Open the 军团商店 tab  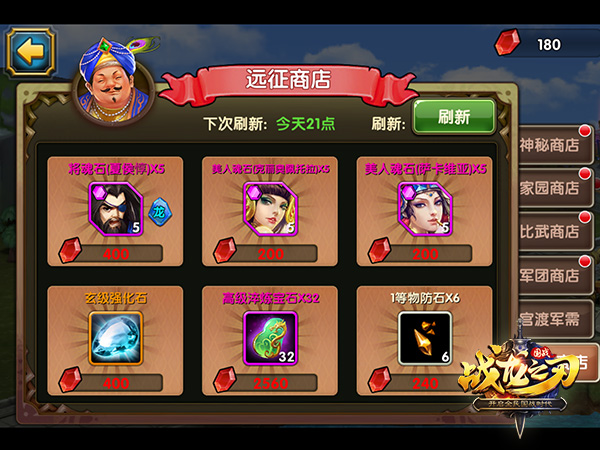pyautogui.click(x=551, y=275)
